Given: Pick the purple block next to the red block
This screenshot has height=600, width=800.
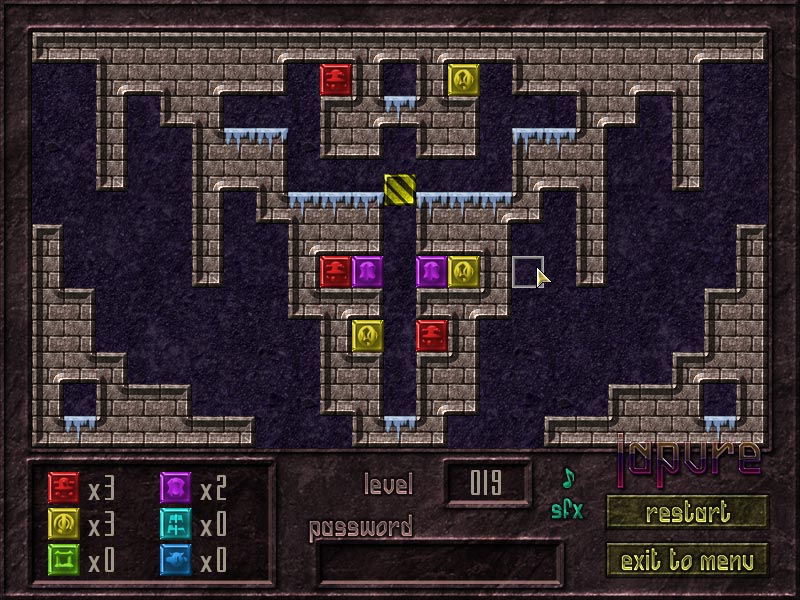Looking at the screenshot, I should pos(368,271).
